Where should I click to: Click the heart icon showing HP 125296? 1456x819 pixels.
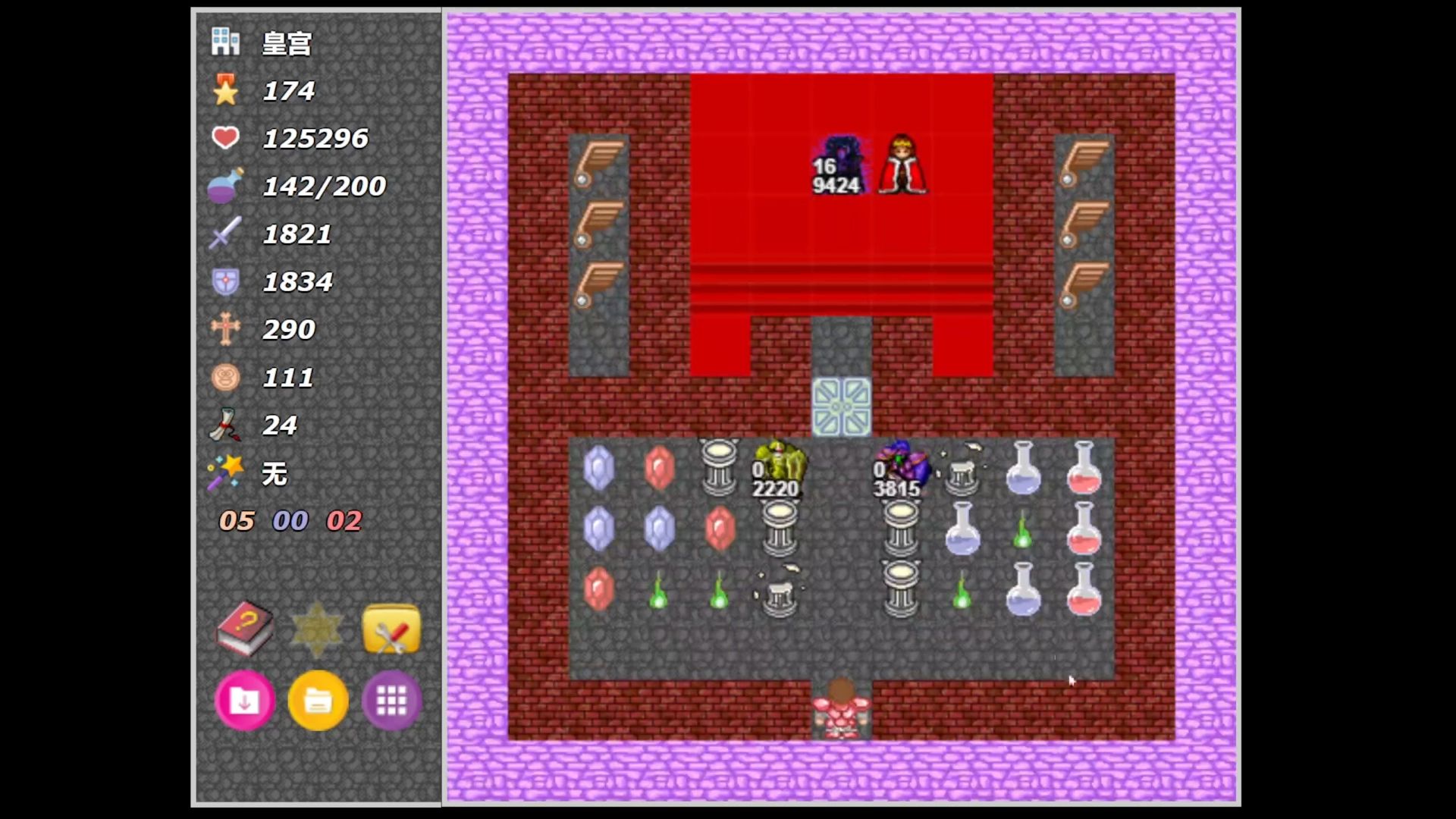pos(227,137)
